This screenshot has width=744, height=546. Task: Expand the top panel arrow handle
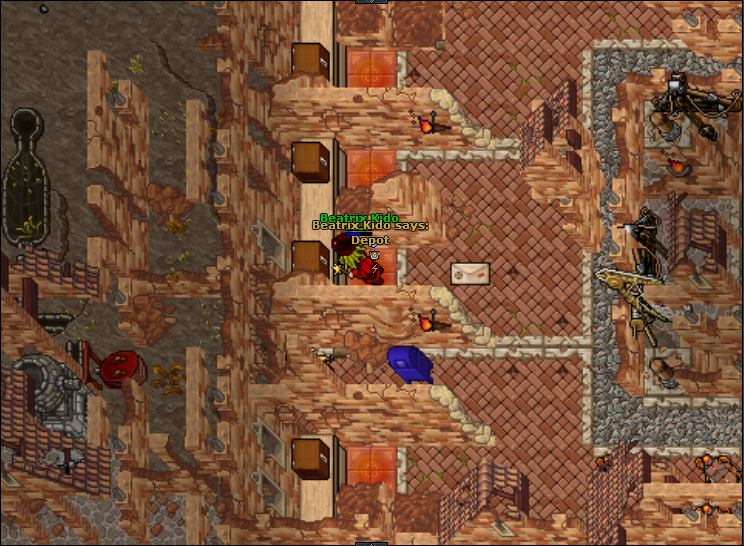(371, 2)
